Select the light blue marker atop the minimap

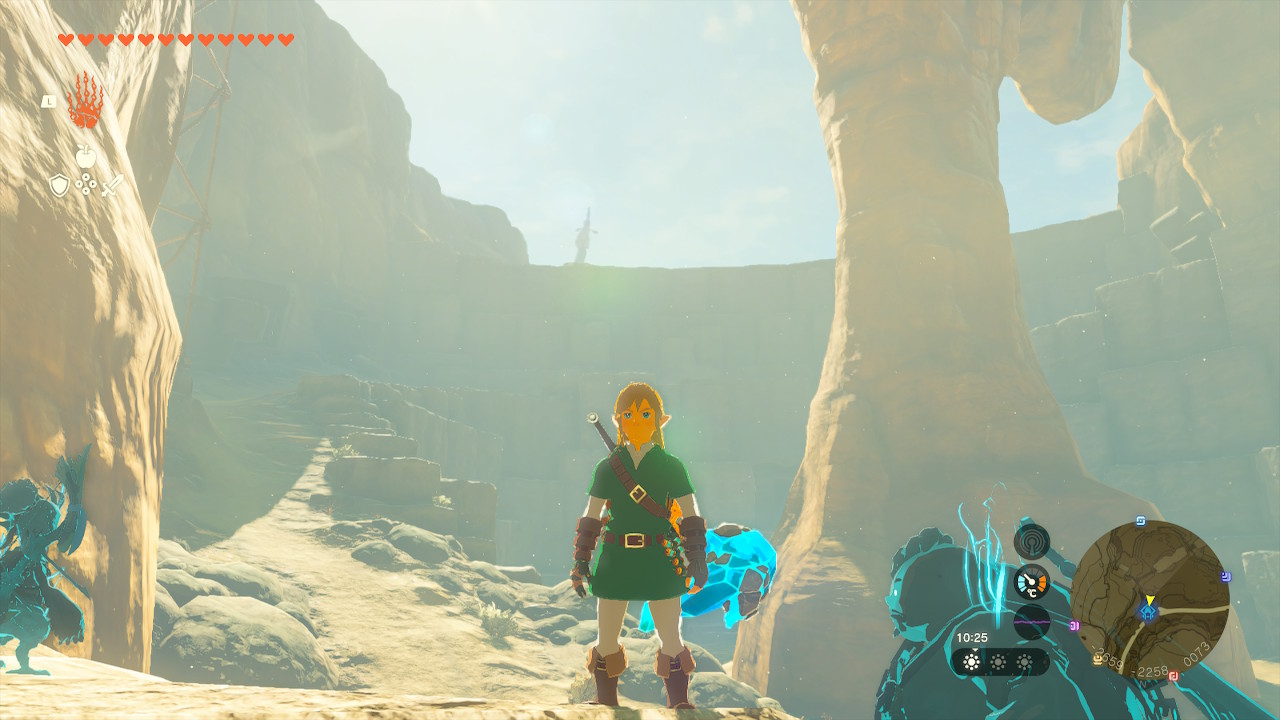tap(1141, 520)
